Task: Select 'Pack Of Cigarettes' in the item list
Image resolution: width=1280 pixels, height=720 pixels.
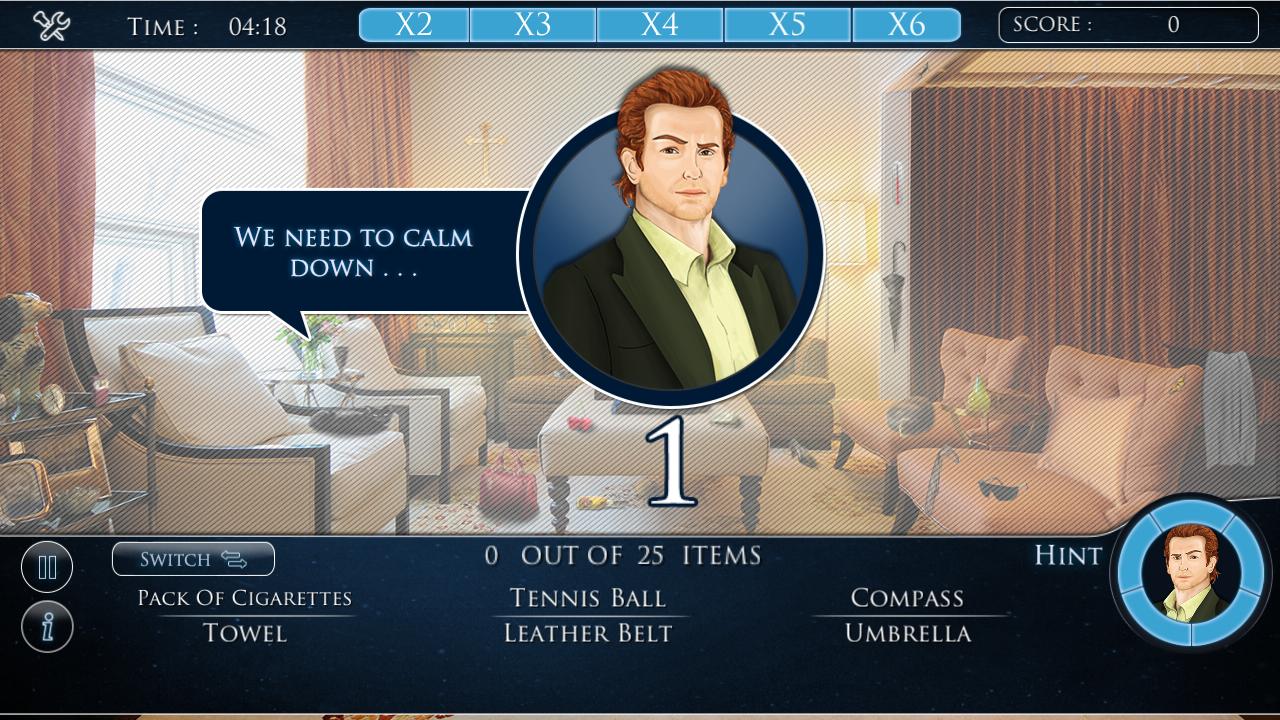Action: tap(245, 597)
